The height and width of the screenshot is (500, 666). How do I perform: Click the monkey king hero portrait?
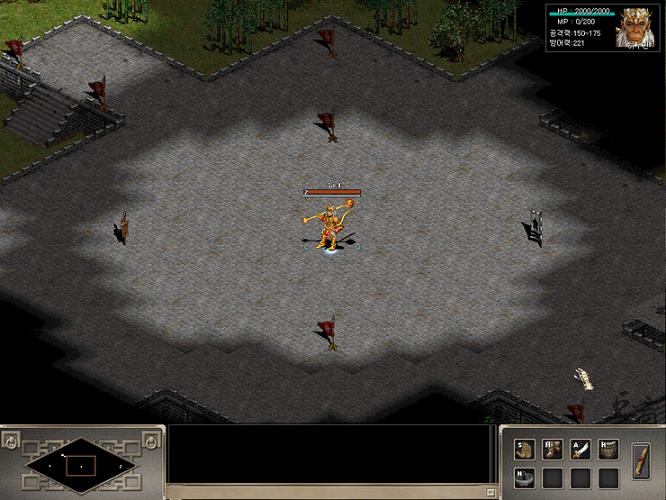coord(635,28)
